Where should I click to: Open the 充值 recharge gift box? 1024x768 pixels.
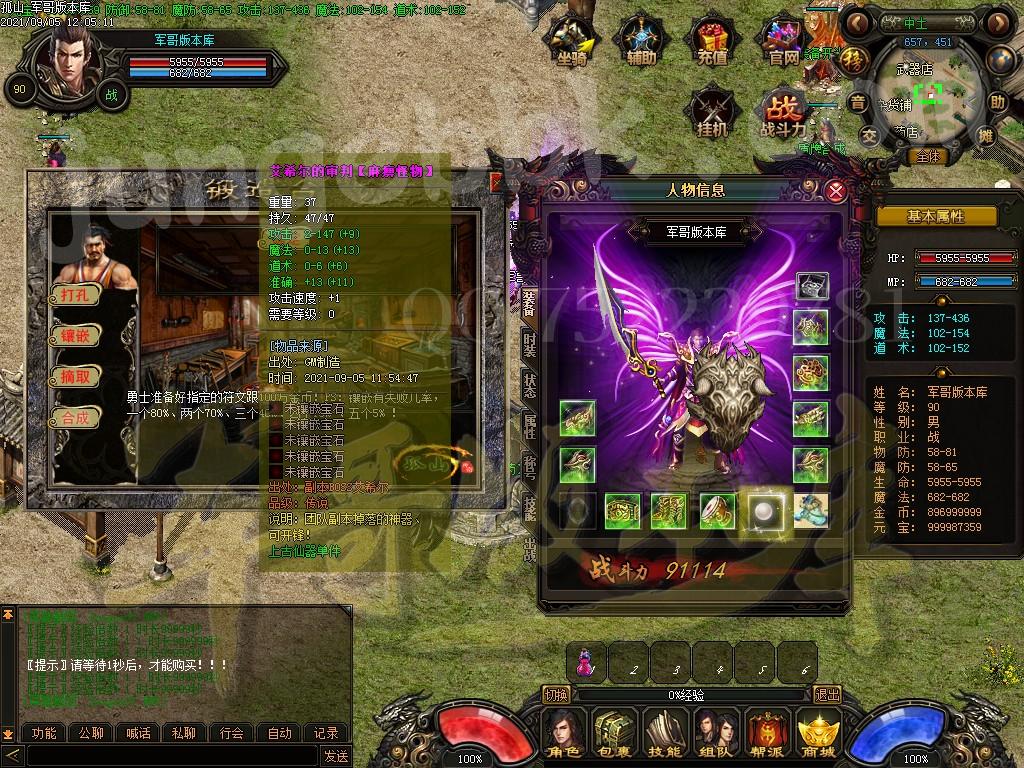point(712,42)
